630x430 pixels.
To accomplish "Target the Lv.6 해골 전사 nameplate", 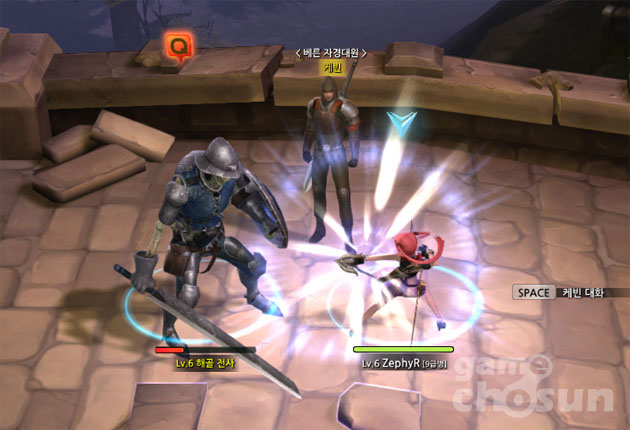I will coord(205,363).
